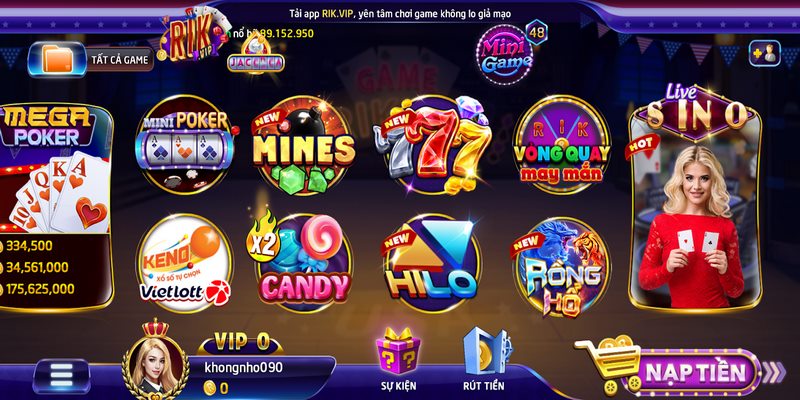The width and height of the screenshot is (800, 400).
Task: Click the add friends icon
Action: pyautogui.click(x=764, y=53)
